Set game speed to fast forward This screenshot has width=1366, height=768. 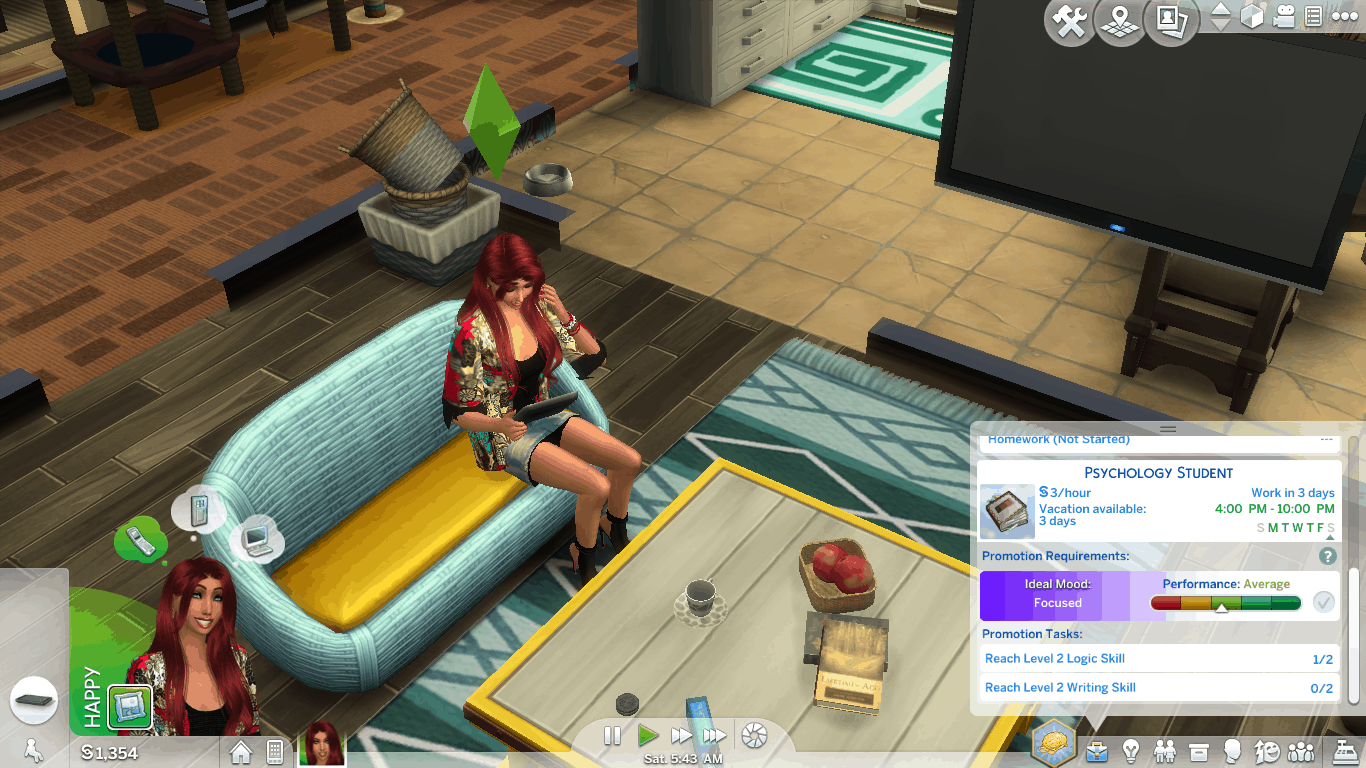click(682, 736)
